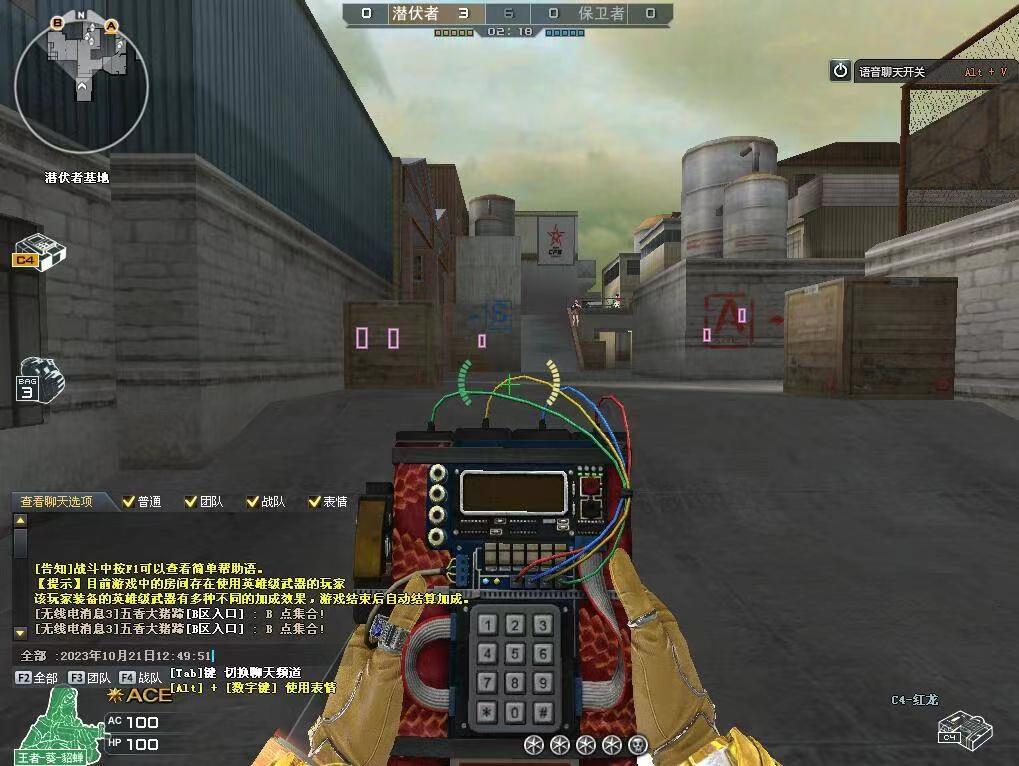The width and height of the screenshot is (1019, 766).
Task: Open the BAG 3 backpack icon
Action: [40, 377]
